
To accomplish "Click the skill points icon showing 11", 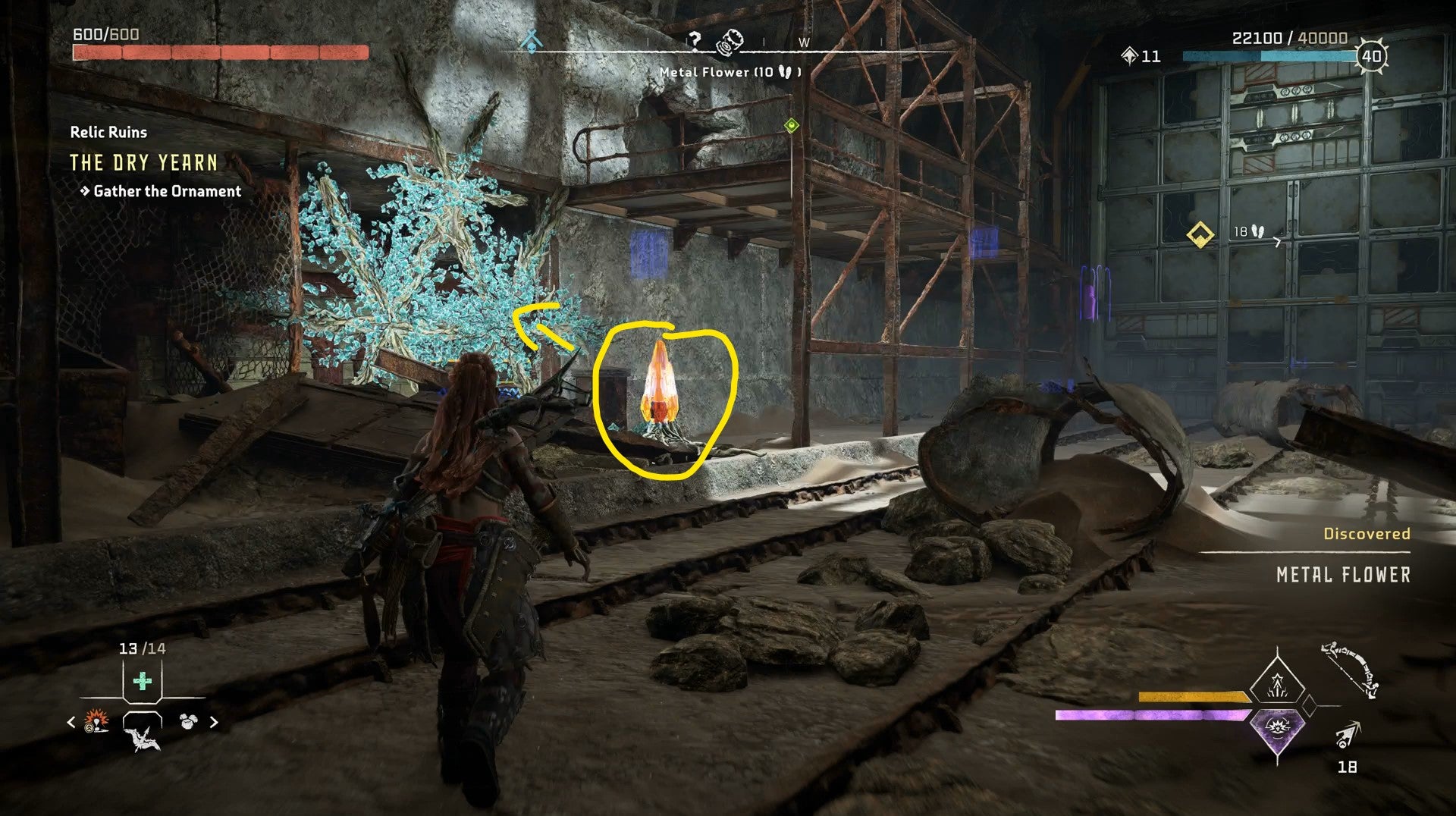I will [1131, 55].
